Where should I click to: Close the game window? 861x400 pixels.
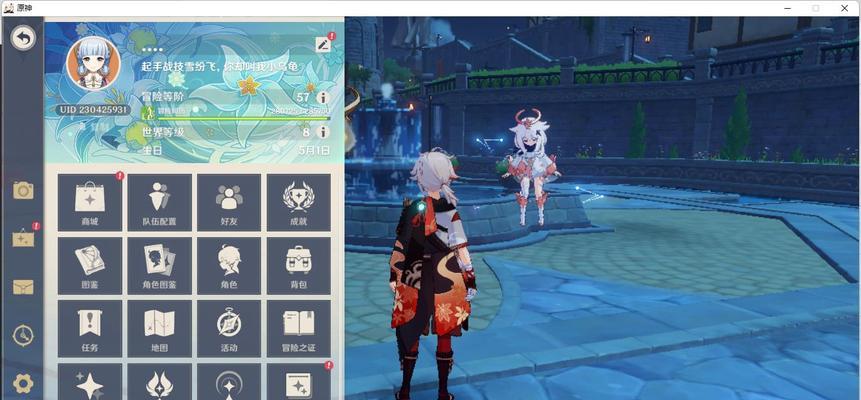pos(845,7)
